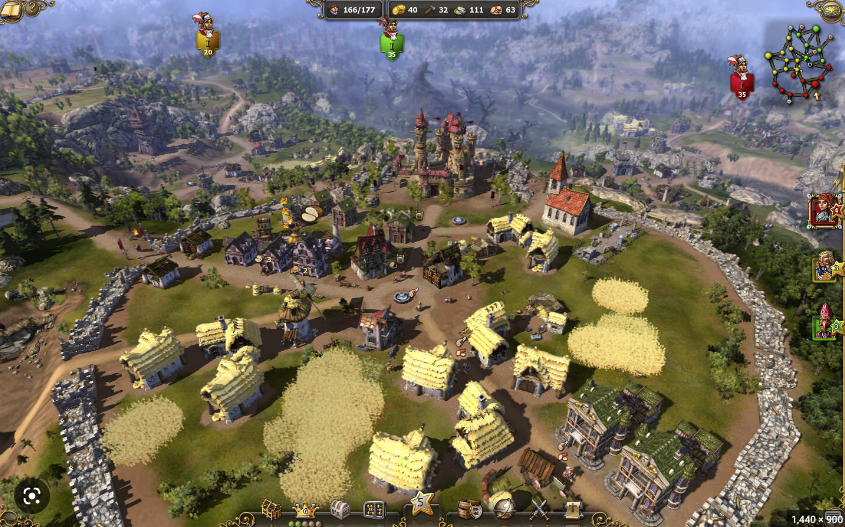
Task: Click the image search lens button
Action: point(31,494)
